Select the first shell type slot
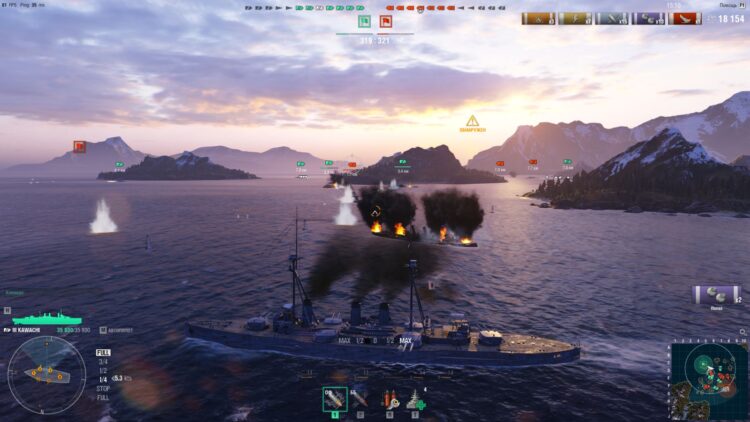Viewport: 750px width, 422px height. (x=335, y=399)
